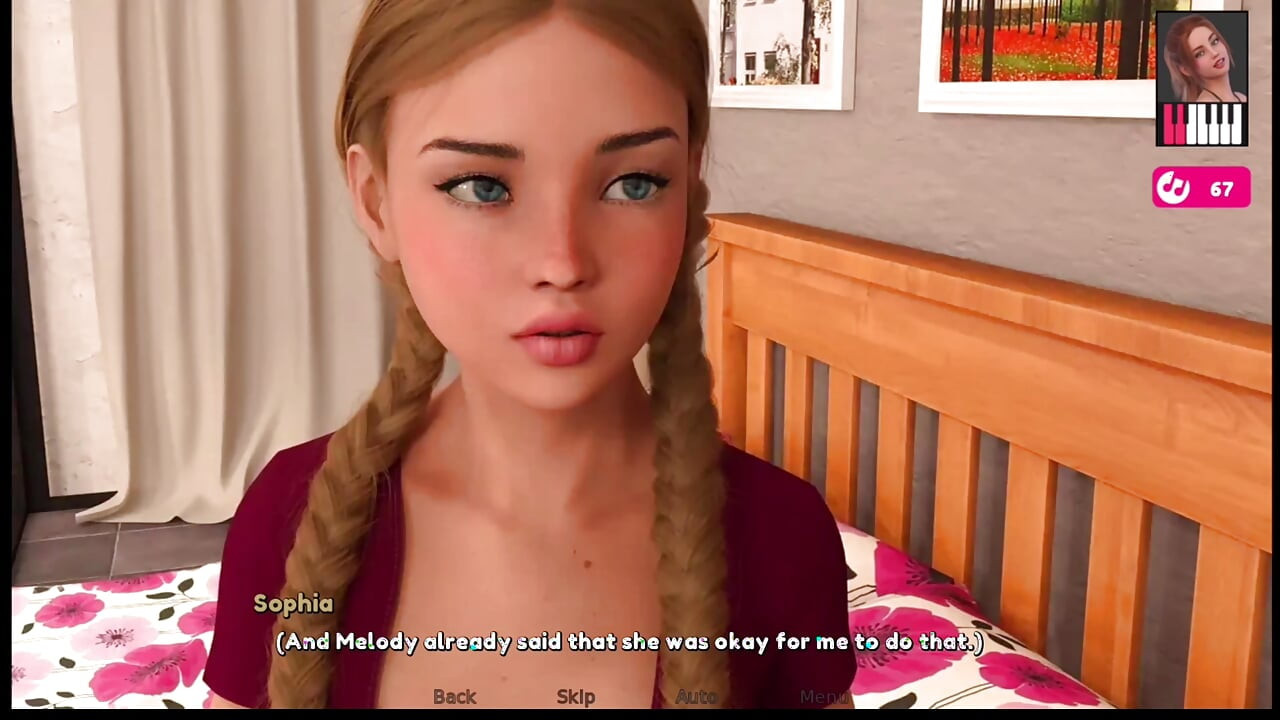Click the music note currency icon
This screenshot has width=1280, height=720.
pyautogui.click(x=1173, y=188)
